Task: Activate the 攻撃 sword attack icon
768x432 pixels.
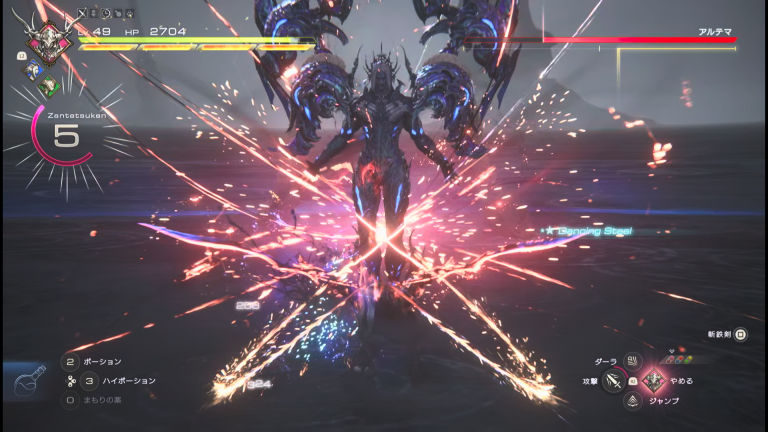Action: 613,381
